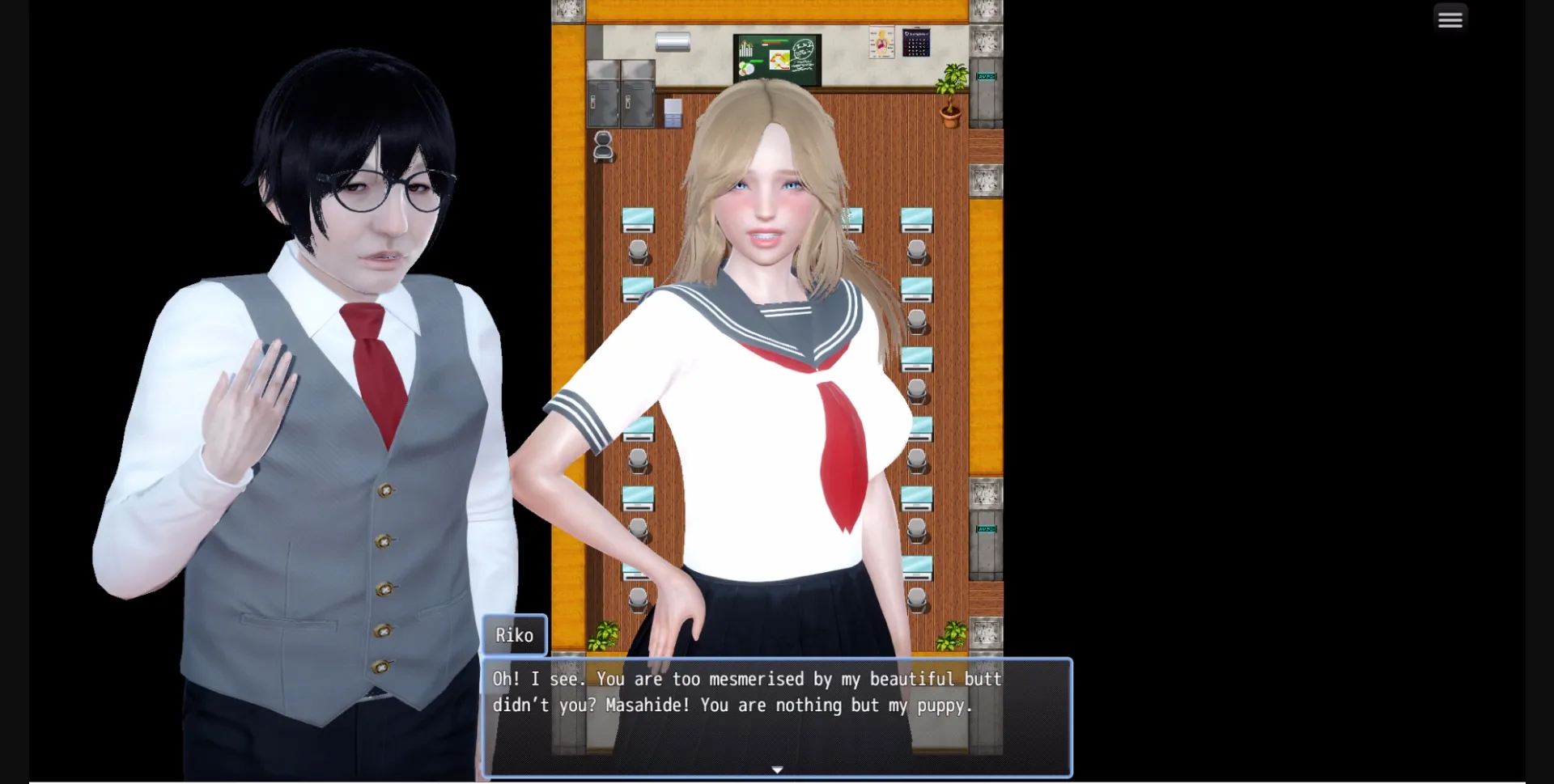Select the anatomy poster on the wall
Image resolution: width=1554 pixels, height=784 pixels.
pos(882,43)
